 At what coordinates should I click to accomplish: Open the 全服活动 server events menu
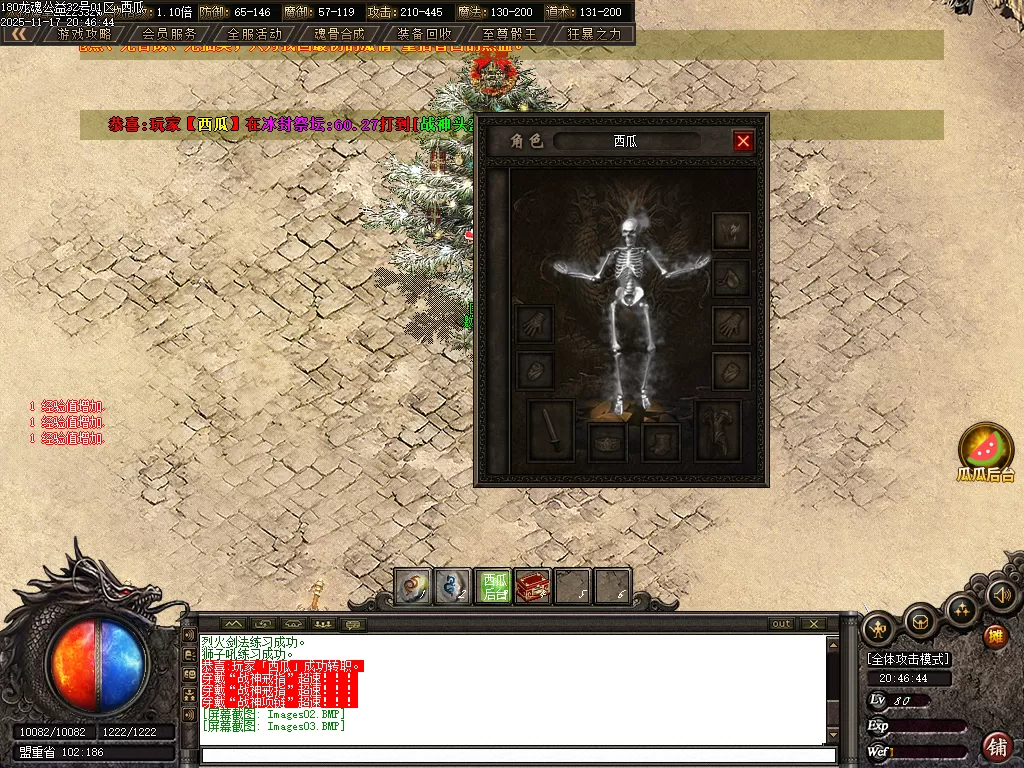pyautogui.click(x=255, y=33)
